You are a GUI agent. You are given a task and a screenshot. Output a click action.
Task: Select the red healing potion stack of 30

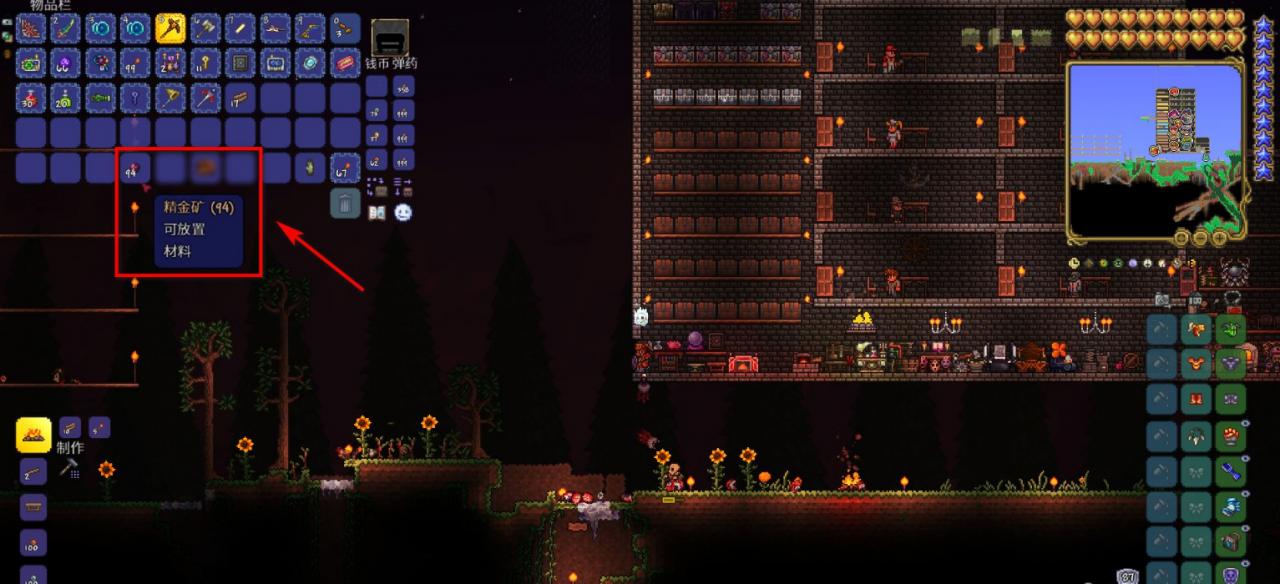(x=30, y=98)
